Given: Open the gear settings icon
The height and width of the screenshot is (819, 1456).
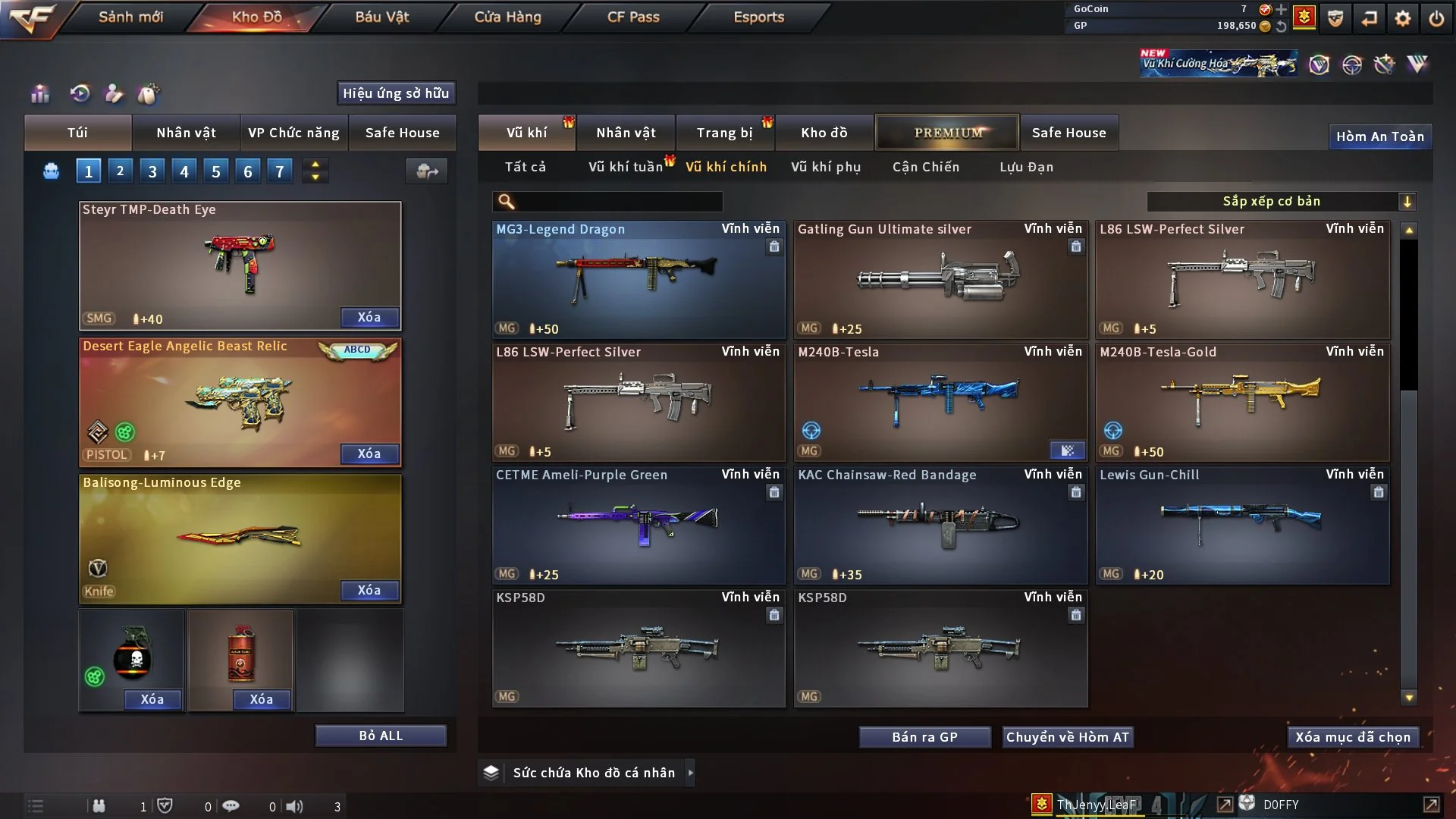Looking at the screenshot, I should [x=1403, y=17].
